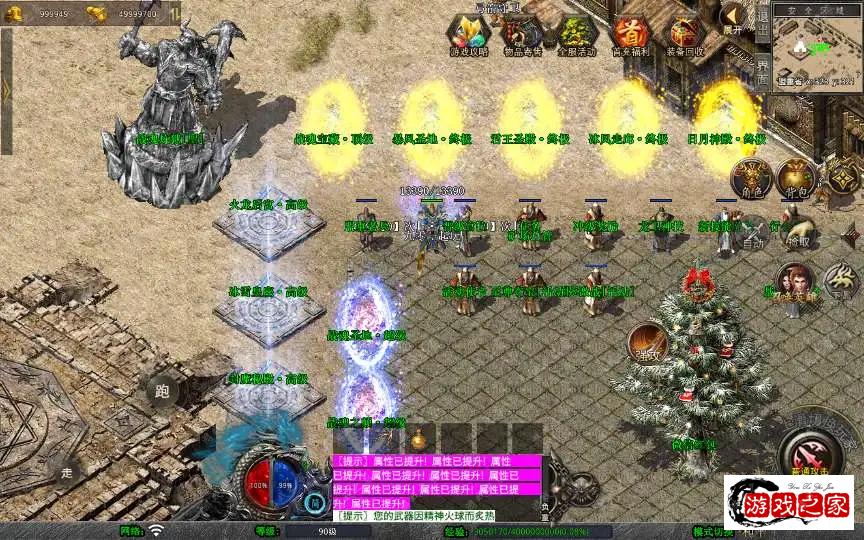Open the 物品寄售 consignment shop

[523, 35]
